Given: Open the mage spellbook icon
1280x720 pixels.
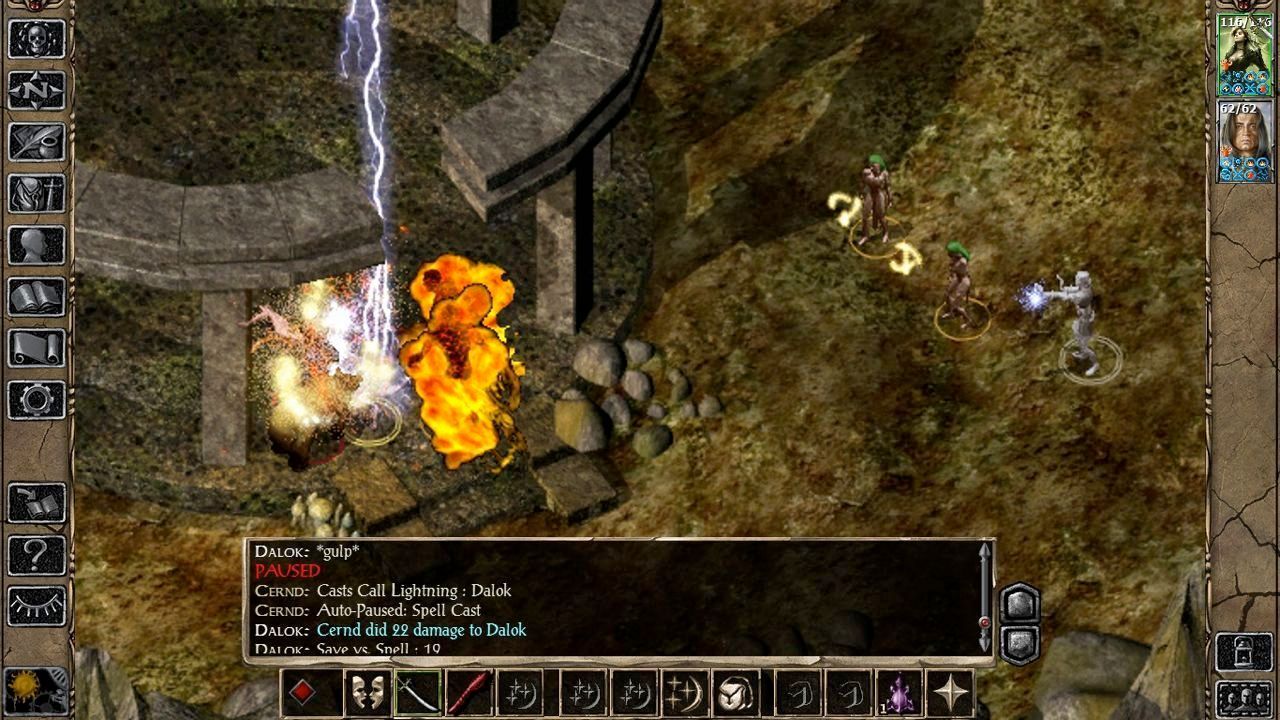Looking at the screenshot, I should tap(37, 297).
